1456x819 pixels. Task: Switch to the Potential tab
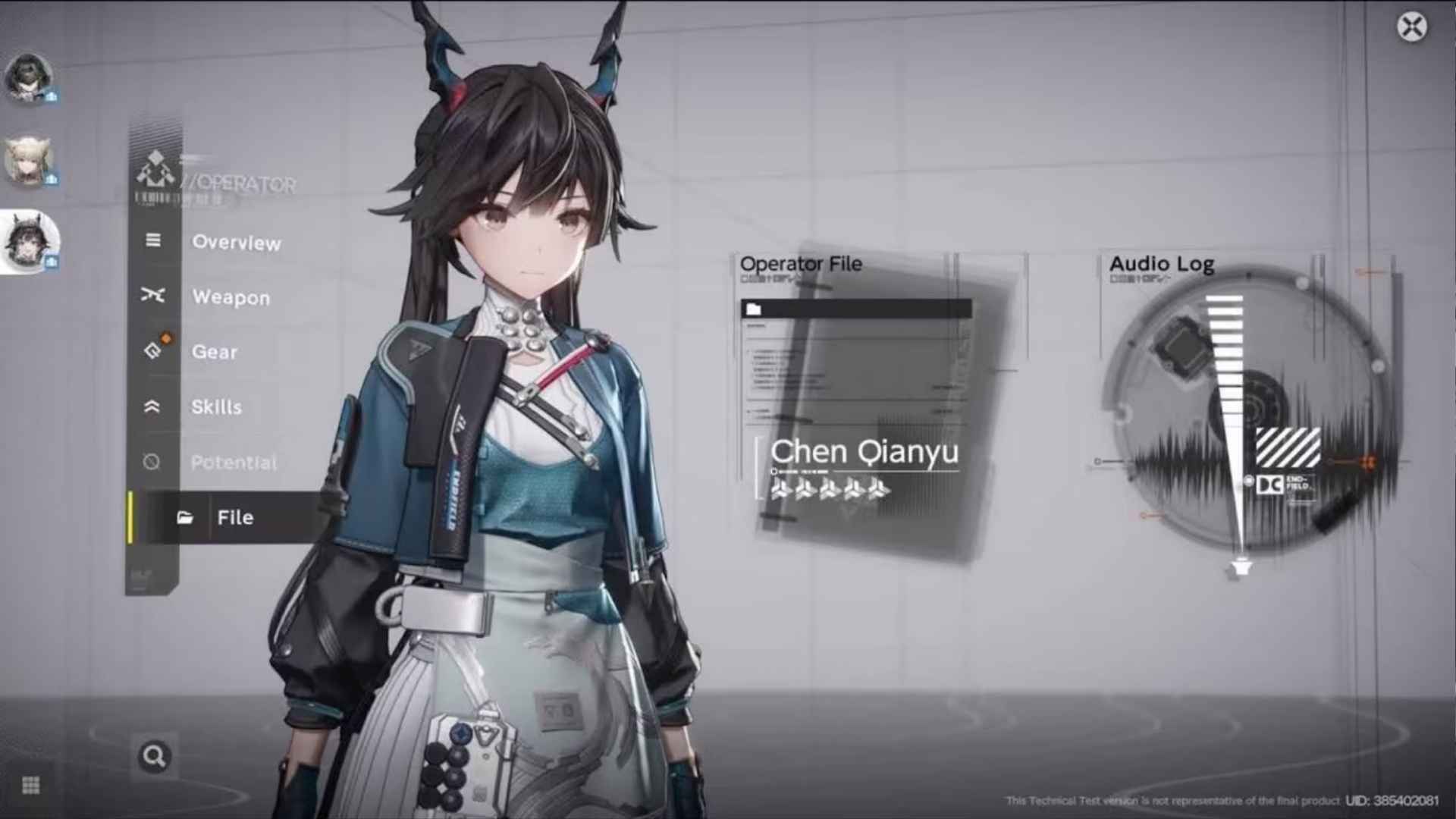coord(234,463)
